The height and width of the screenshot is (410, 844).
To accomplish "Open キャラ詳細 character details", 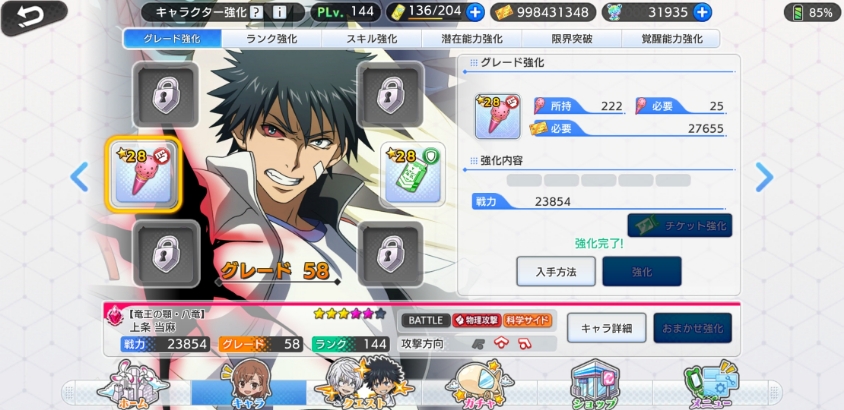I will click(x=606, y=328).
